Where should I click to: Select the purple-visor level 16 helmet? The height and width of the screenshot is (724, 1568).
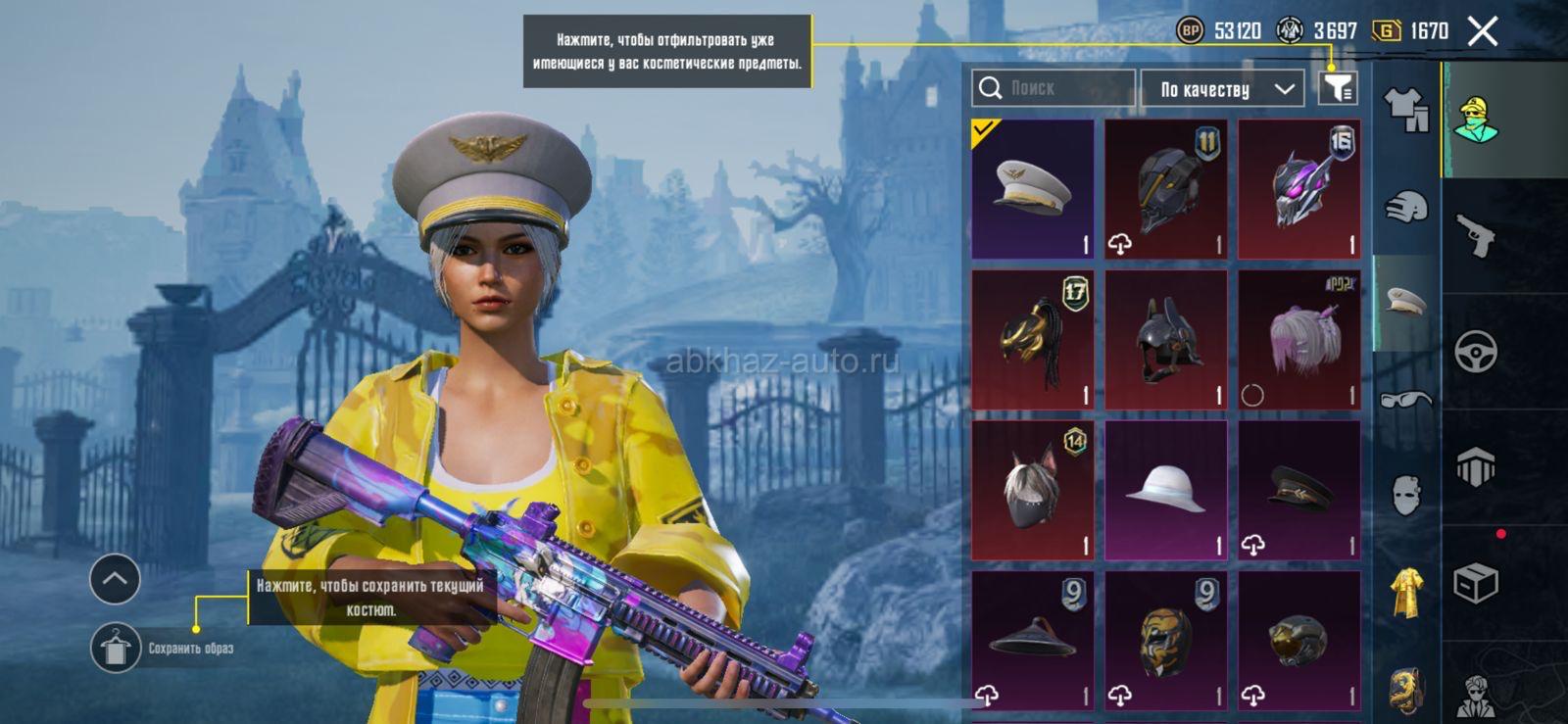1298,189
